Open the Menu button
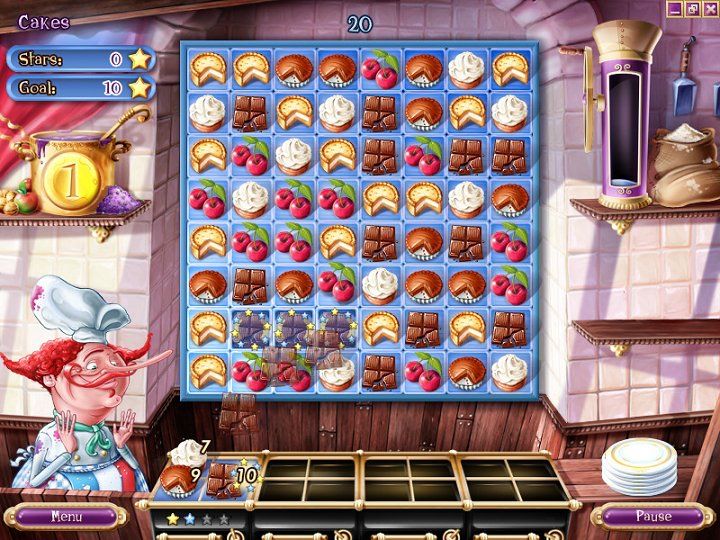720x540 pixels. [x=66, y=517]
